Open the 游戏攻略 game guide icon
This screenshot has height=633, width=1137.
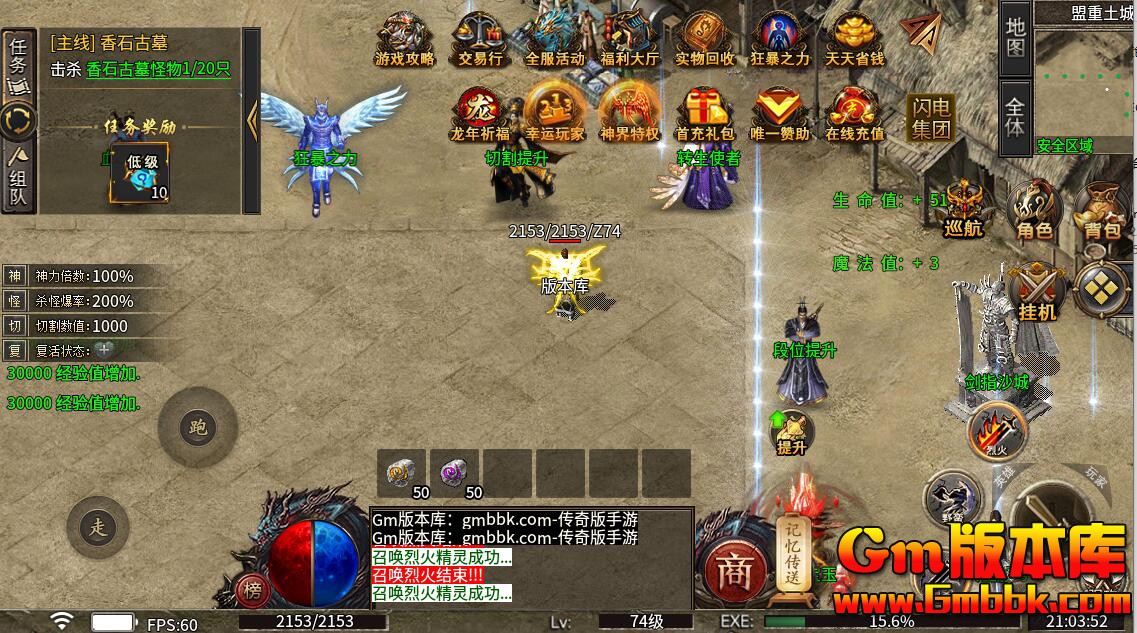tap(404, 38)
